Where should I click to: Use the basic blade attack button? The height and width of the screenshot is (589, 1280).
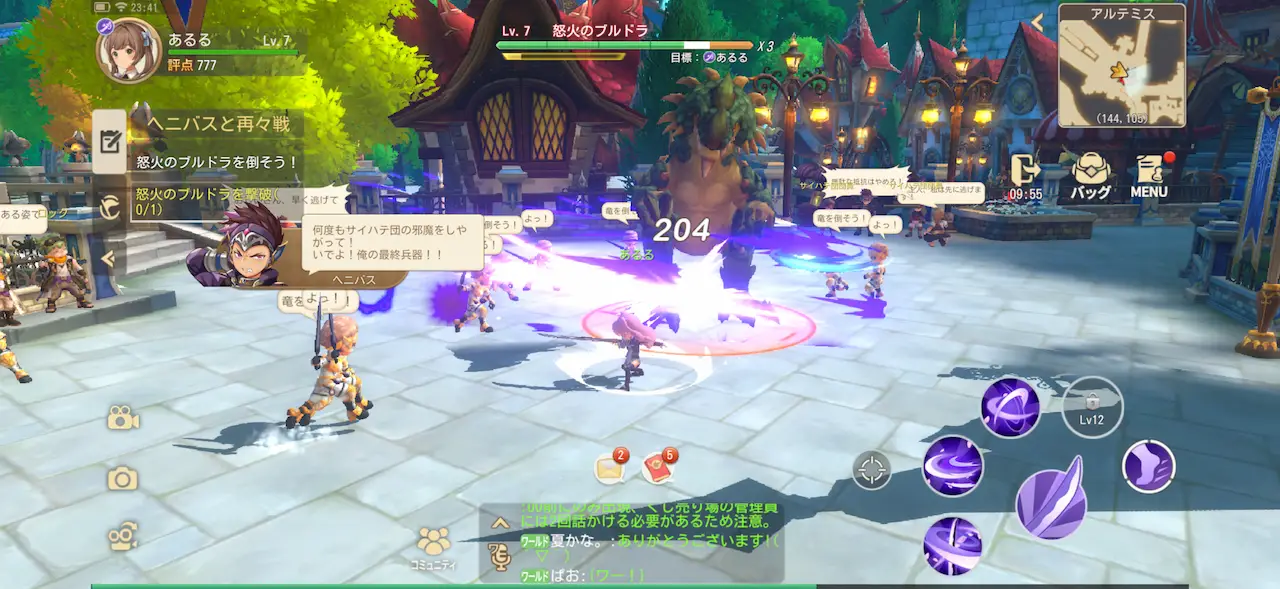(x=1051, y=497)
